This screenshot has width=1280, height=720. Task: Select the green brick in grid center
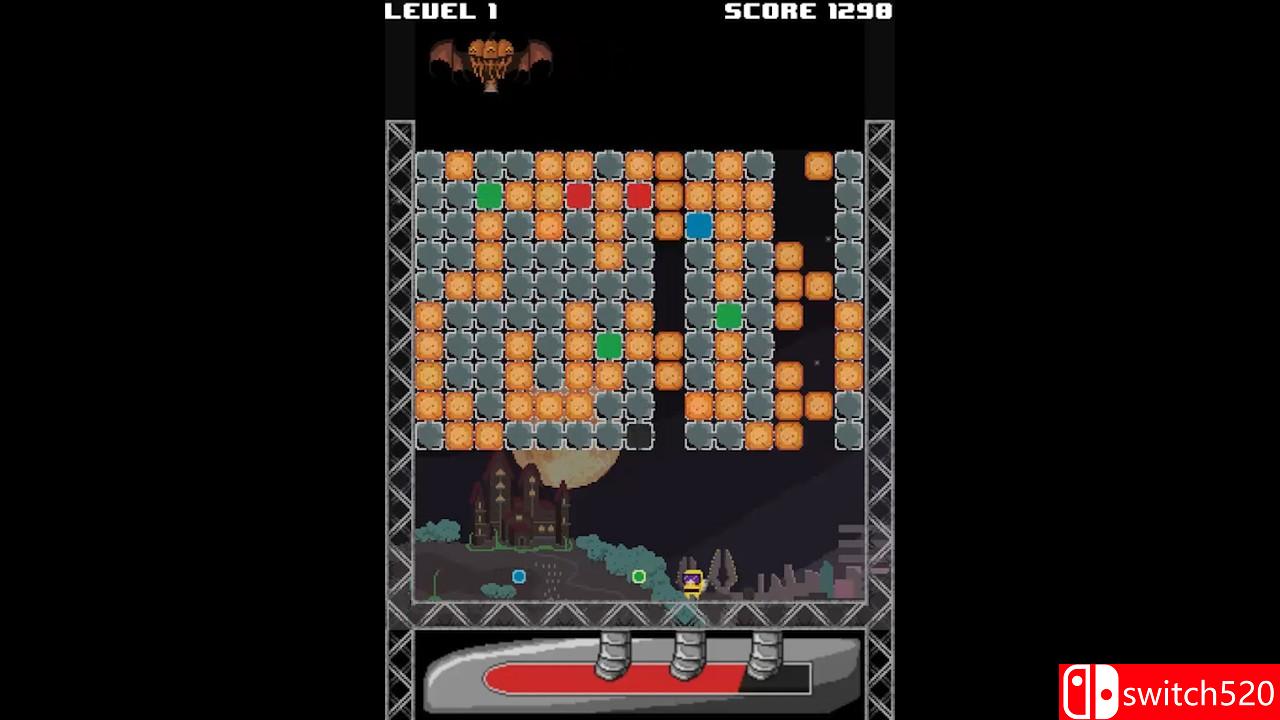[x=607, y=346]
